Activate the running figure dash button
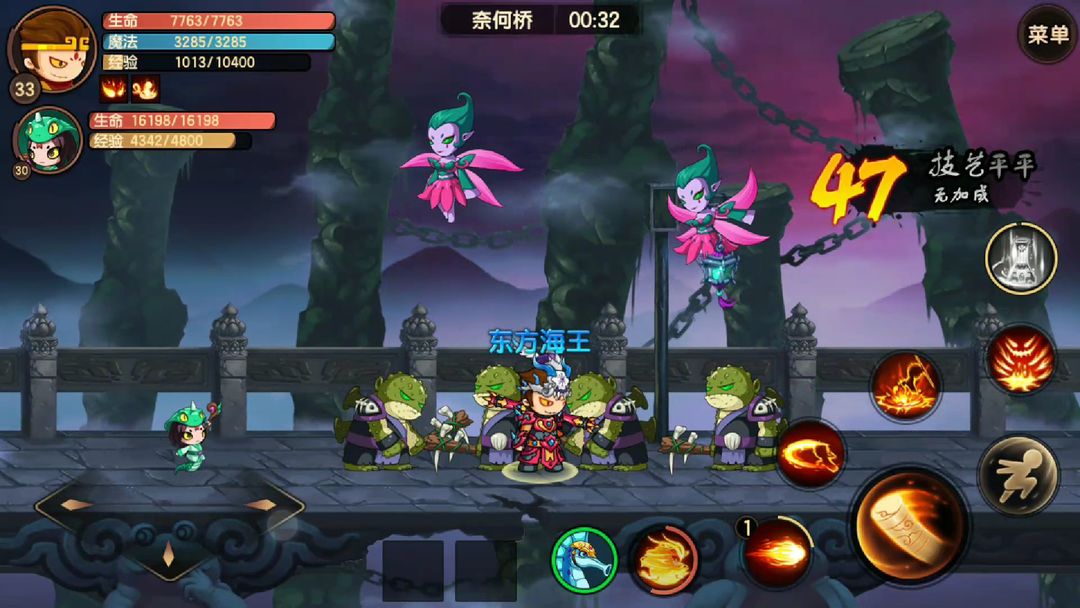This screenshot has width=1080, height=608. pyautogui.click(x=1018, y=475)
